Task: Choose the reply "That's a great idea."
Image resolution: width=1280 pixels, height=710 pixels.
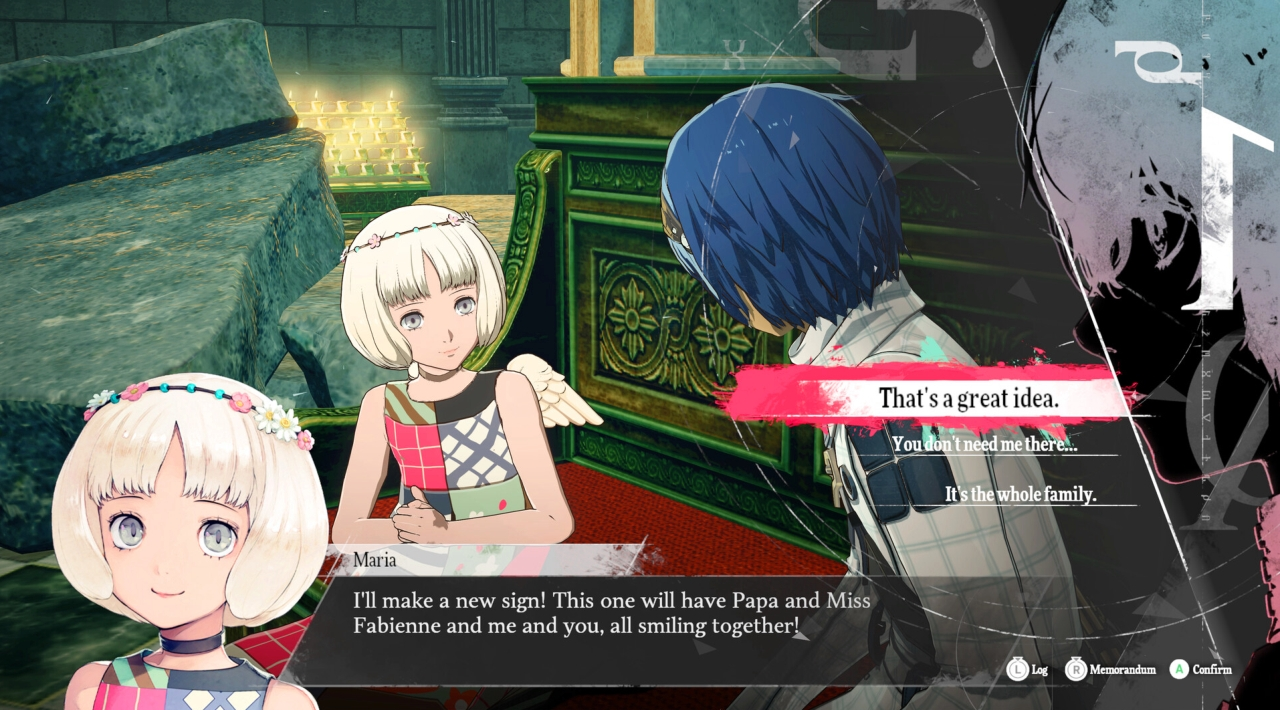Action: click(x=968, y=398)
